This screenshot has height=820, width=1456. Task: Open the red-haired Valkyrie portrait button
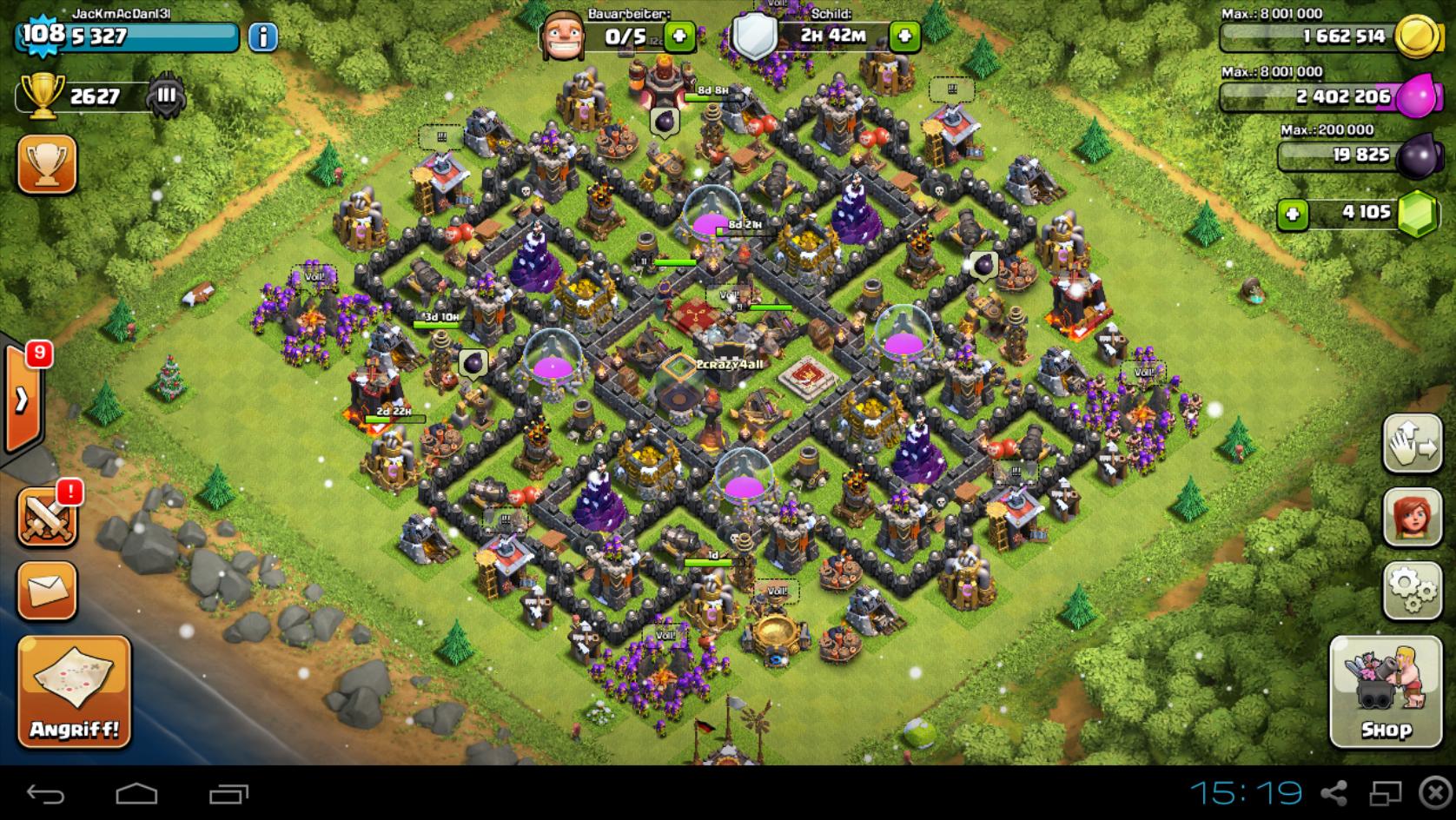coord(1412,518)
